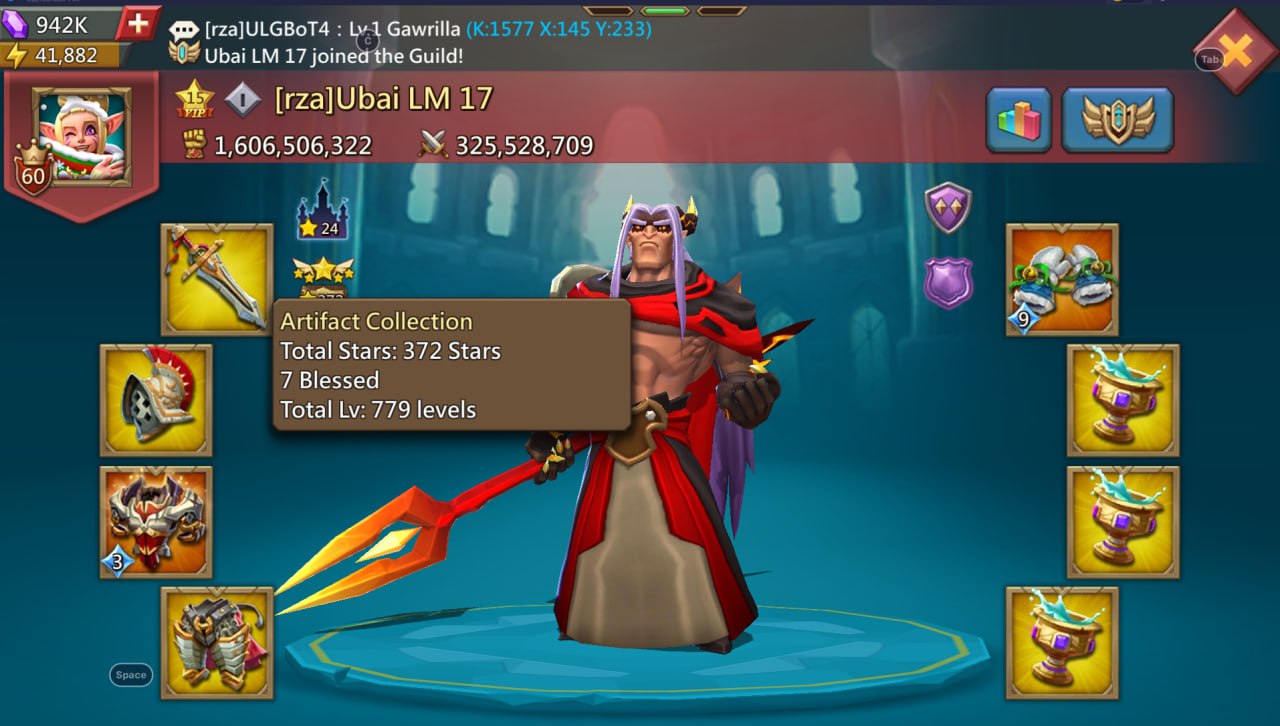Inspect the white gauntlets accessory slot

click(1062, 279)
